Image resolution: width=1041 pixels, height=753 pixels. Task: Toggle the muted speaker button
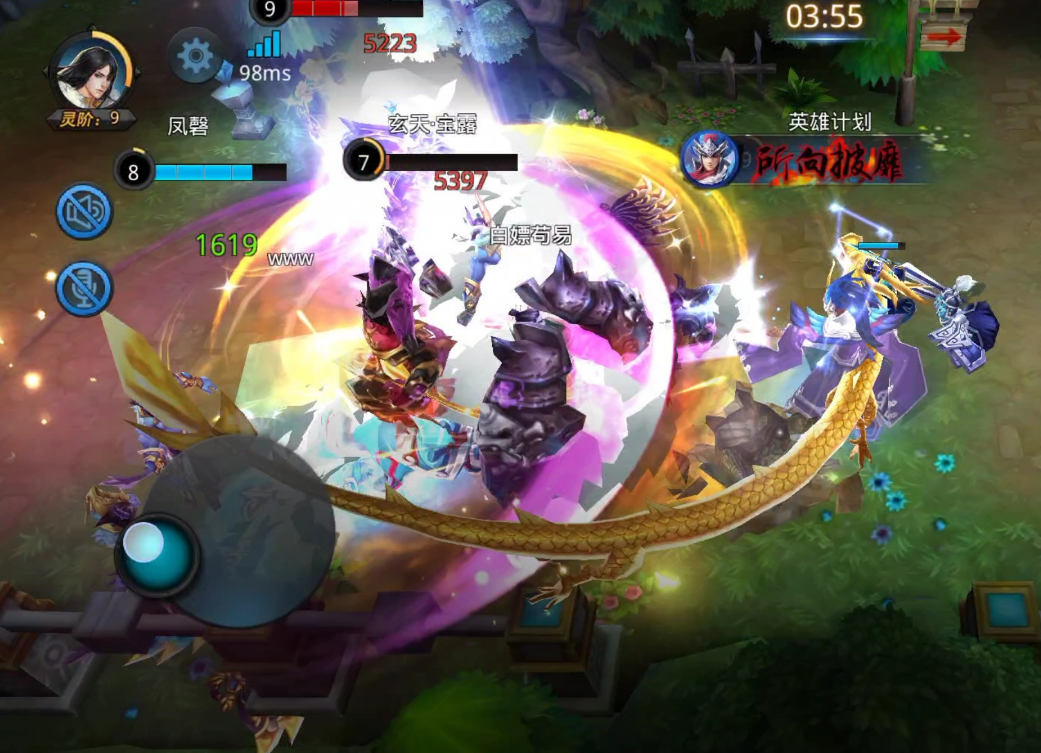84,211
